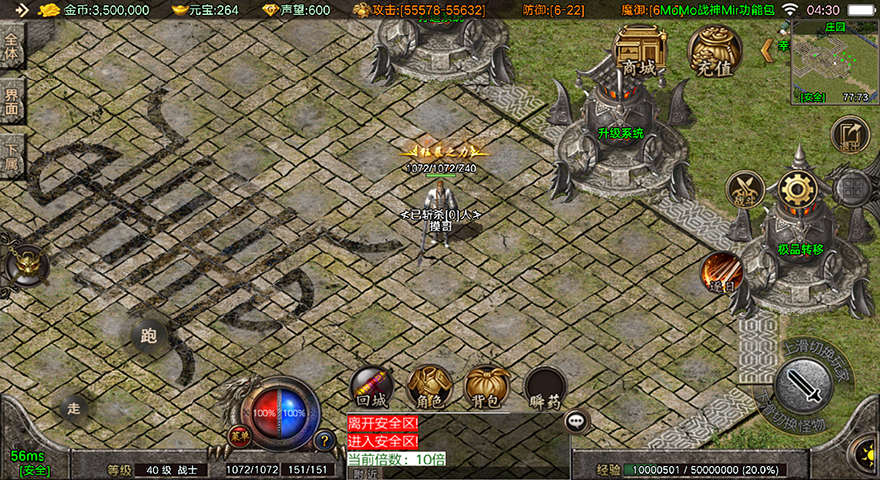Click the question mark help button

click(324, 440)
